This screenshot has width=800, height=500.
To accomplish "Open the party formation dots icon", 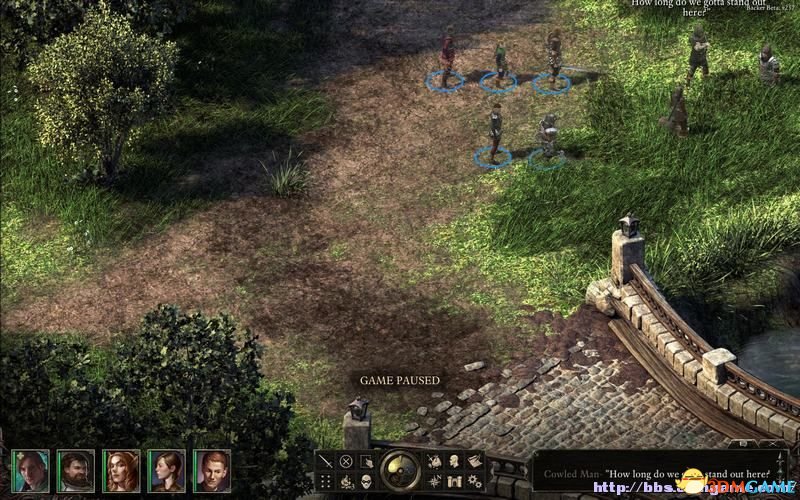I will coord(326,481).
